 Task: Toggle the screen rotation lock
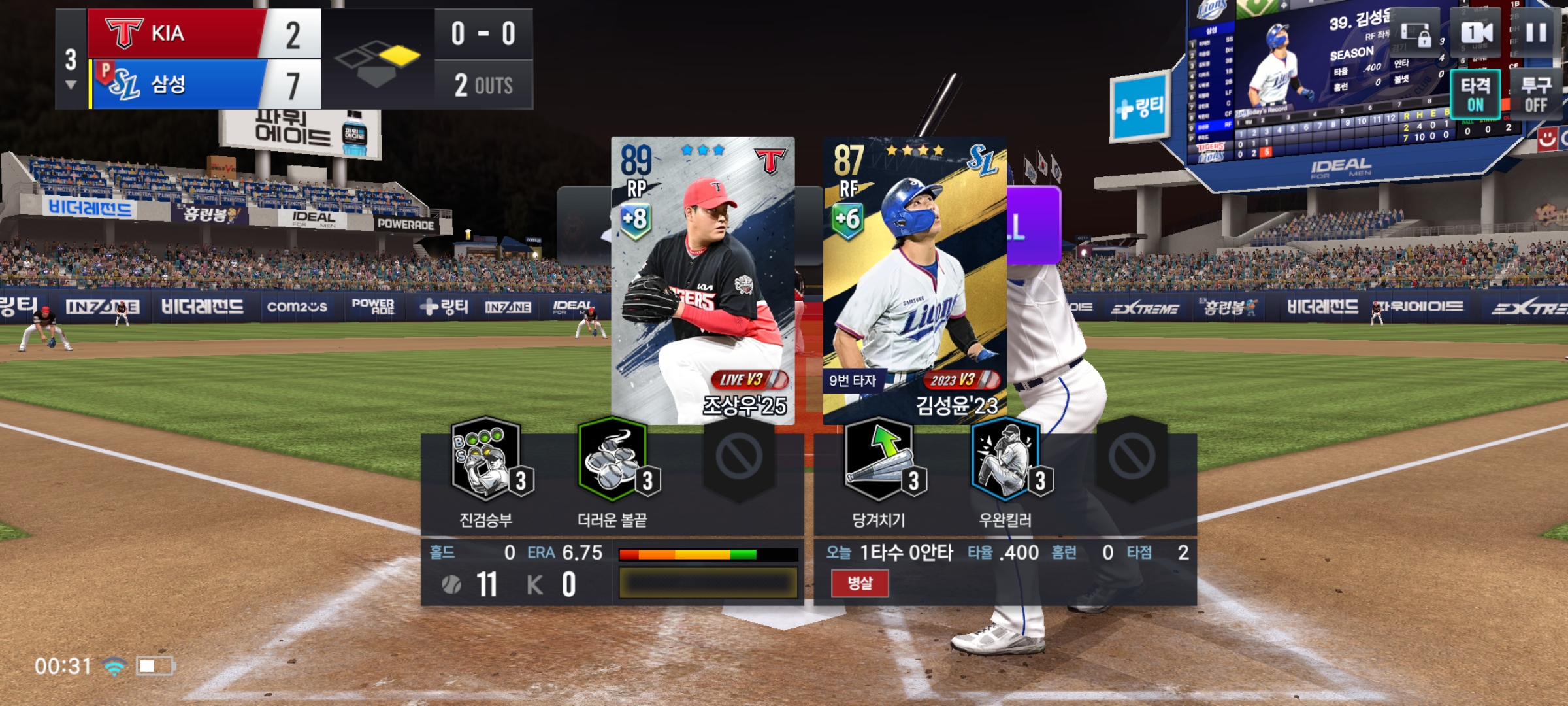coord(1416,34)
